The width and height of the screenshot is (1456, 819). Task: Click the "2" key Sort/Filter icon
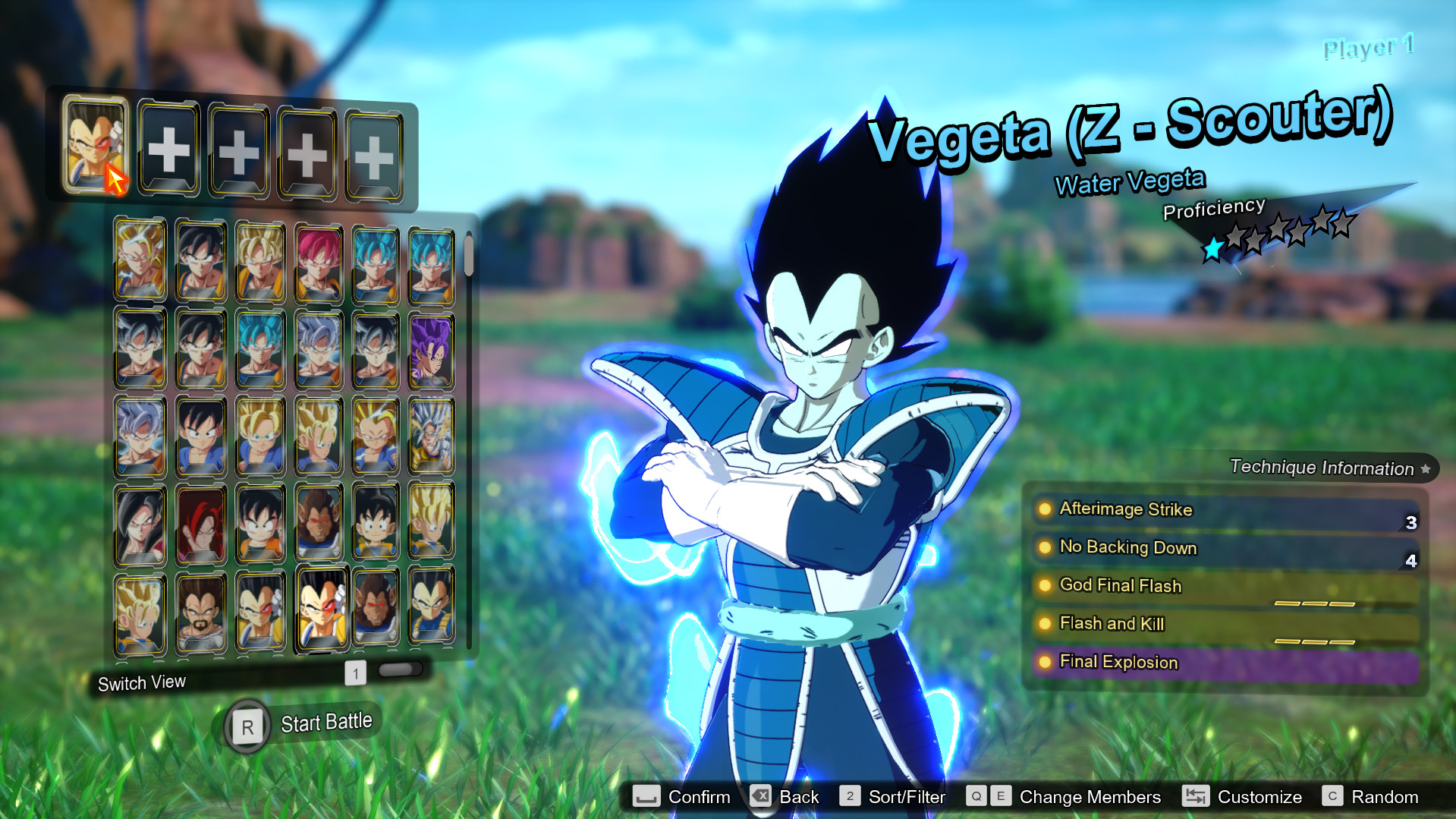[850, 797]
